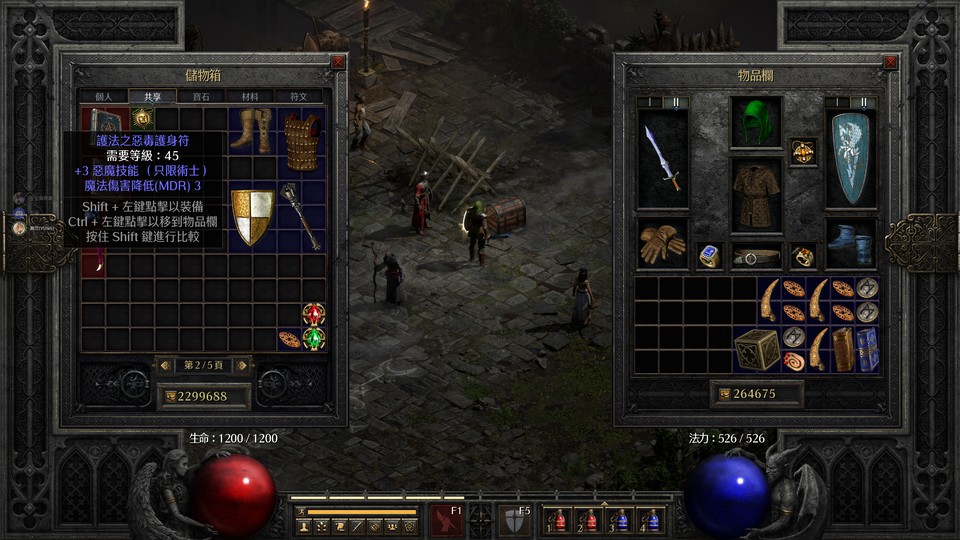The width and height of the screenshot is (960, 540).
Task: Select the studded body armor in stash
Action: pyautogui.click(x=301, y=141)
